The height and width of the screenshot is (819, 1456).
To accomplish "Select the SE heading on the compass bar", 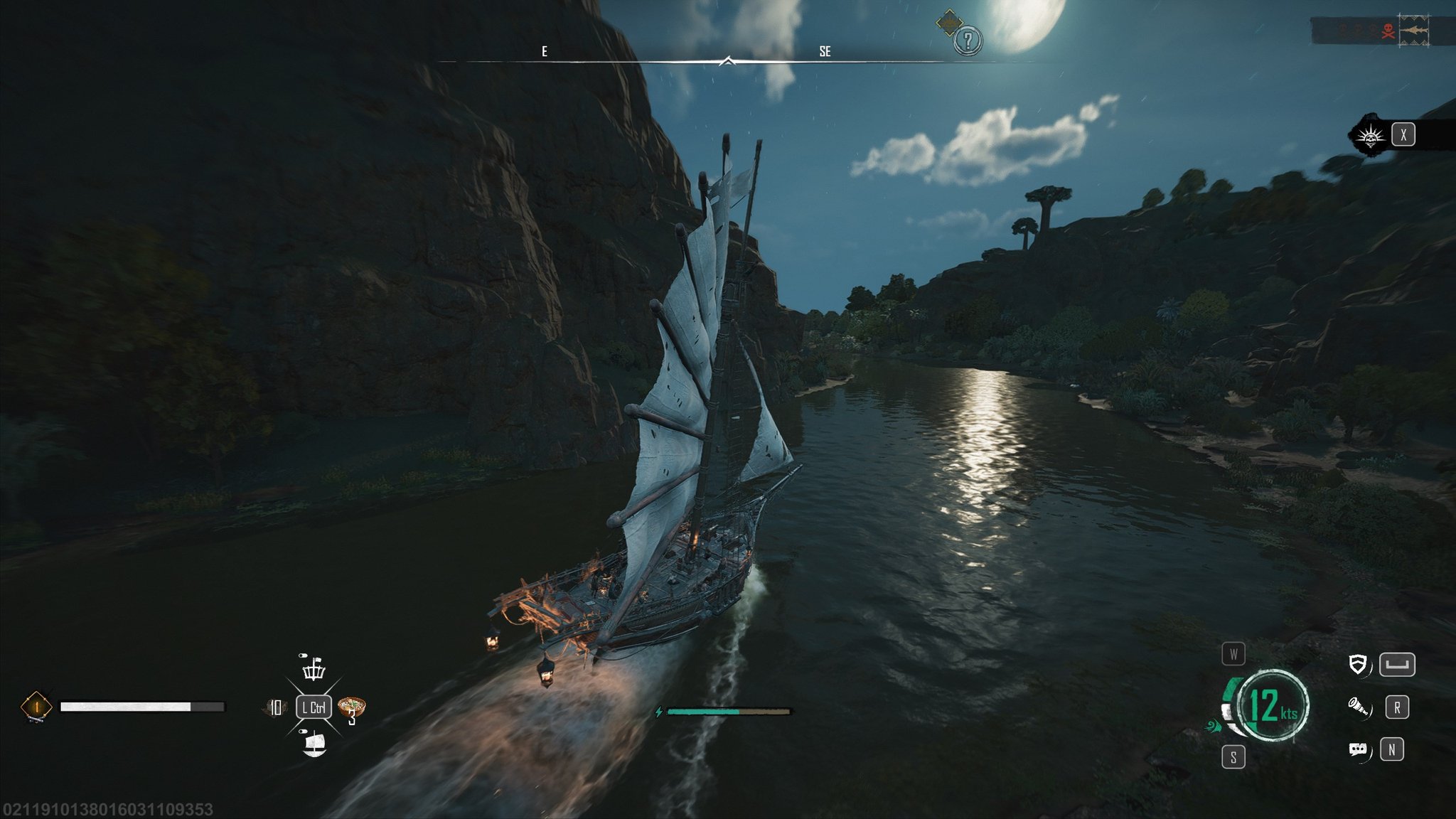I will (x=825, y=51).
